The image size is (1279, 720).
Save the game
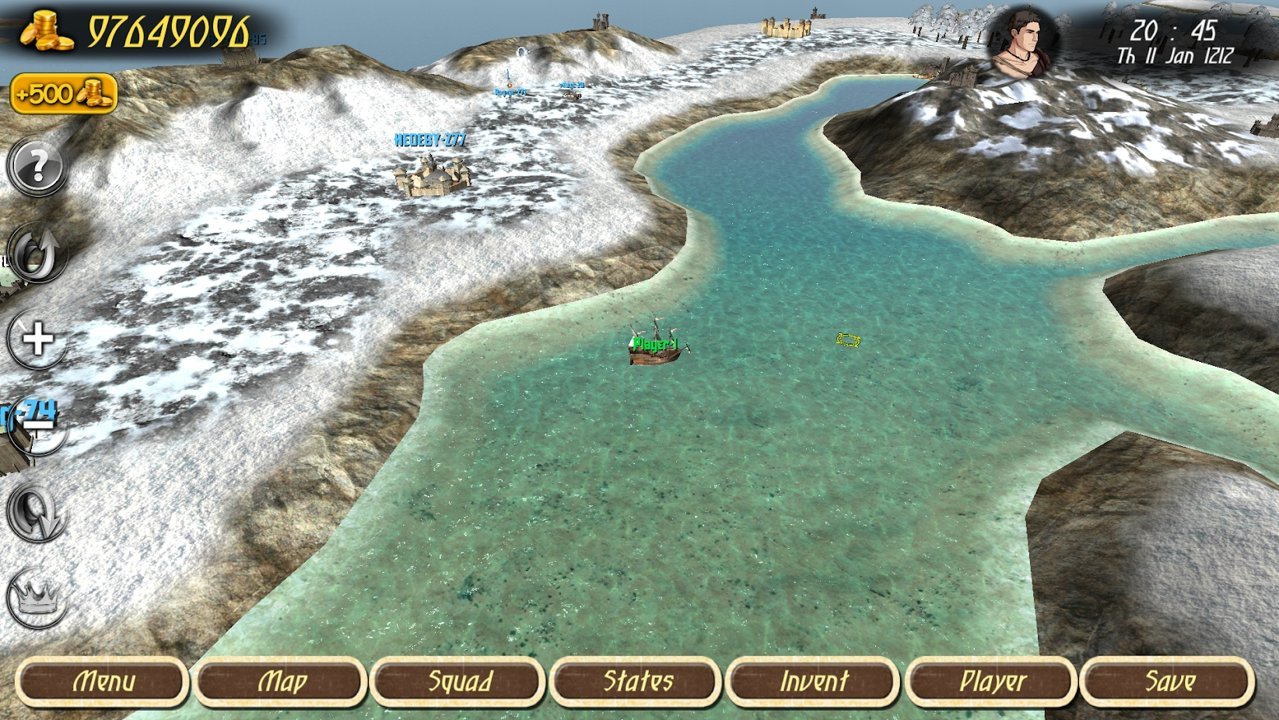click(x=1168, y=682)
